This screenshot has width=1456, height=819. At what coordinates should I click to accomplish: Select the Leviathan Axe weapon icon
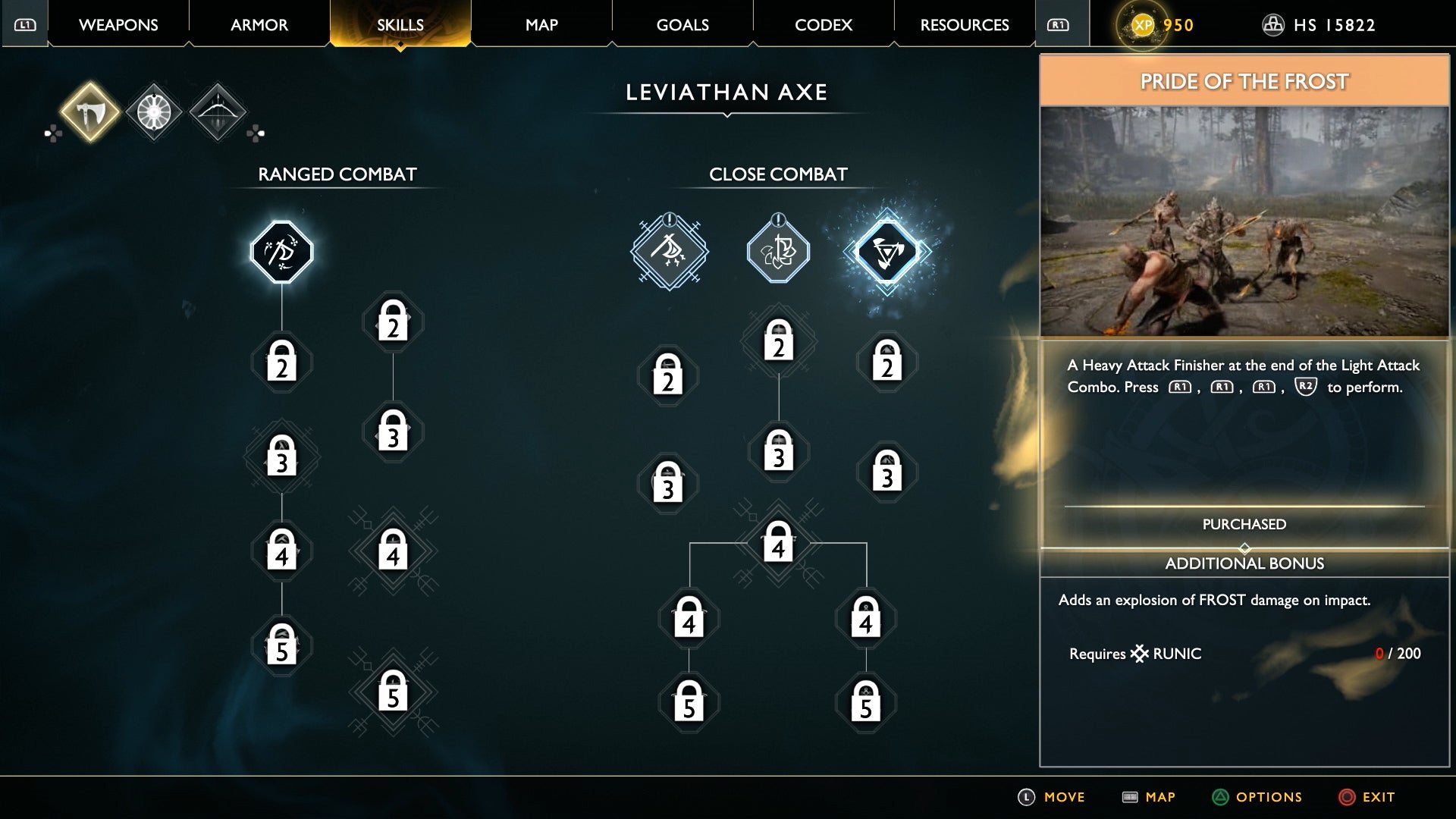[89, 111]
